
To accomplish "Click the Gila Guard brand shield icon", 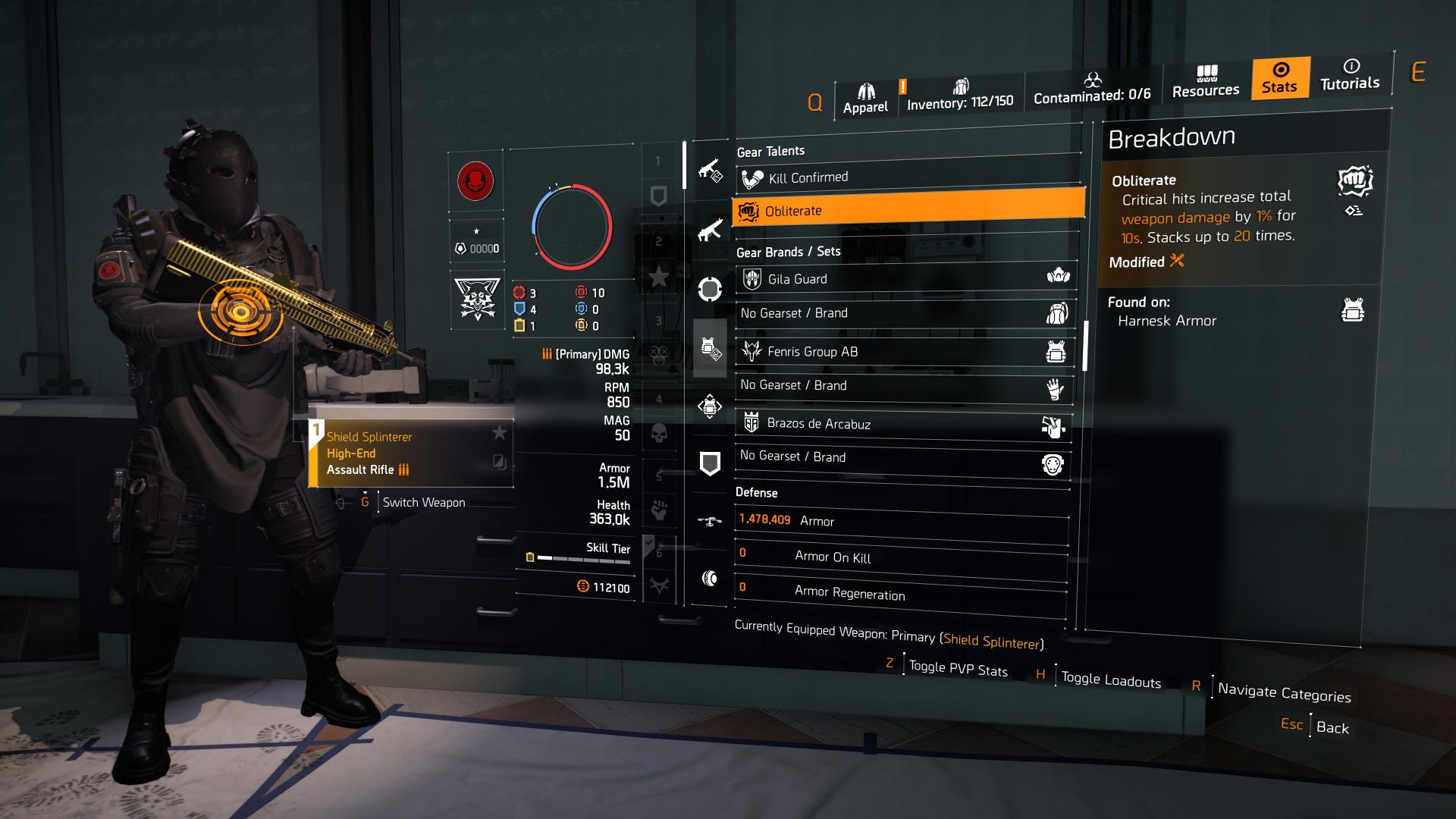I will [x=751, y=277].
